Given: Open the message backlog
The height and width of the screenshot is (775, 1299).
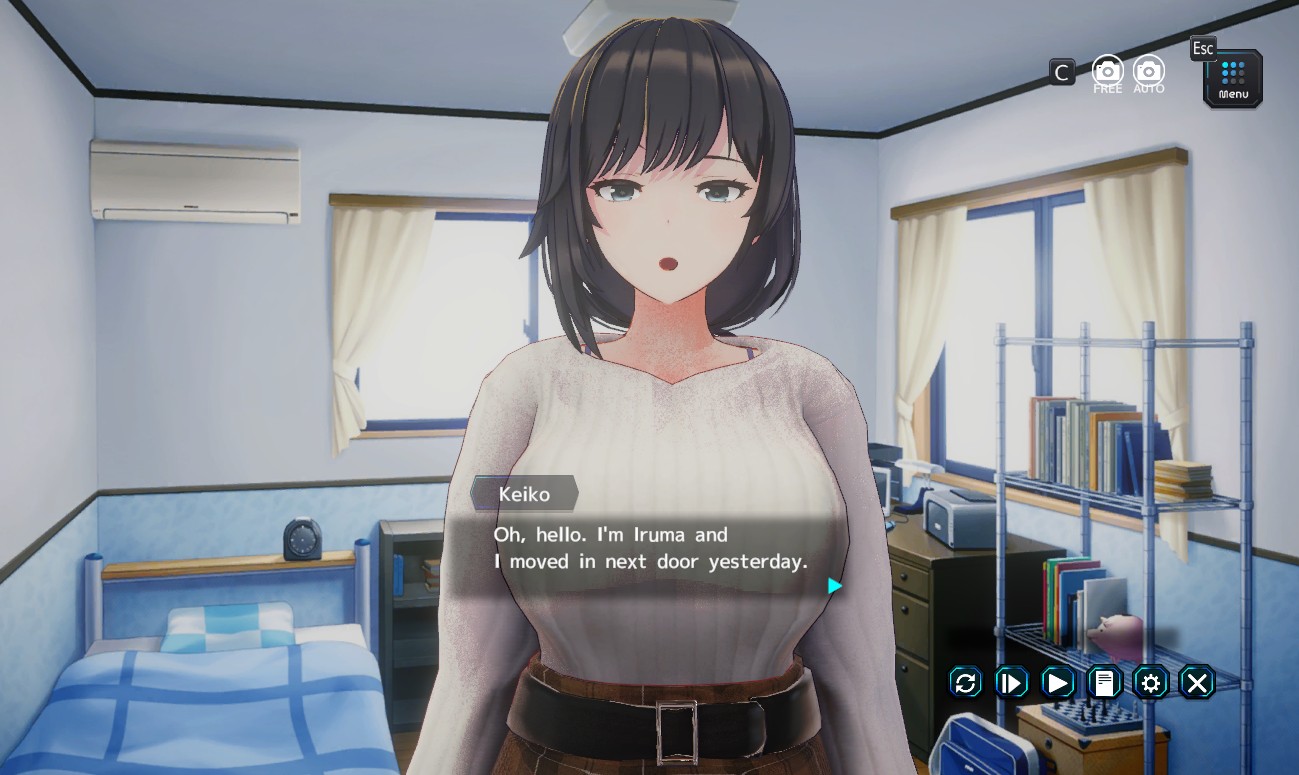Looking at the screenshot, I should click(x=1103, y=683).
